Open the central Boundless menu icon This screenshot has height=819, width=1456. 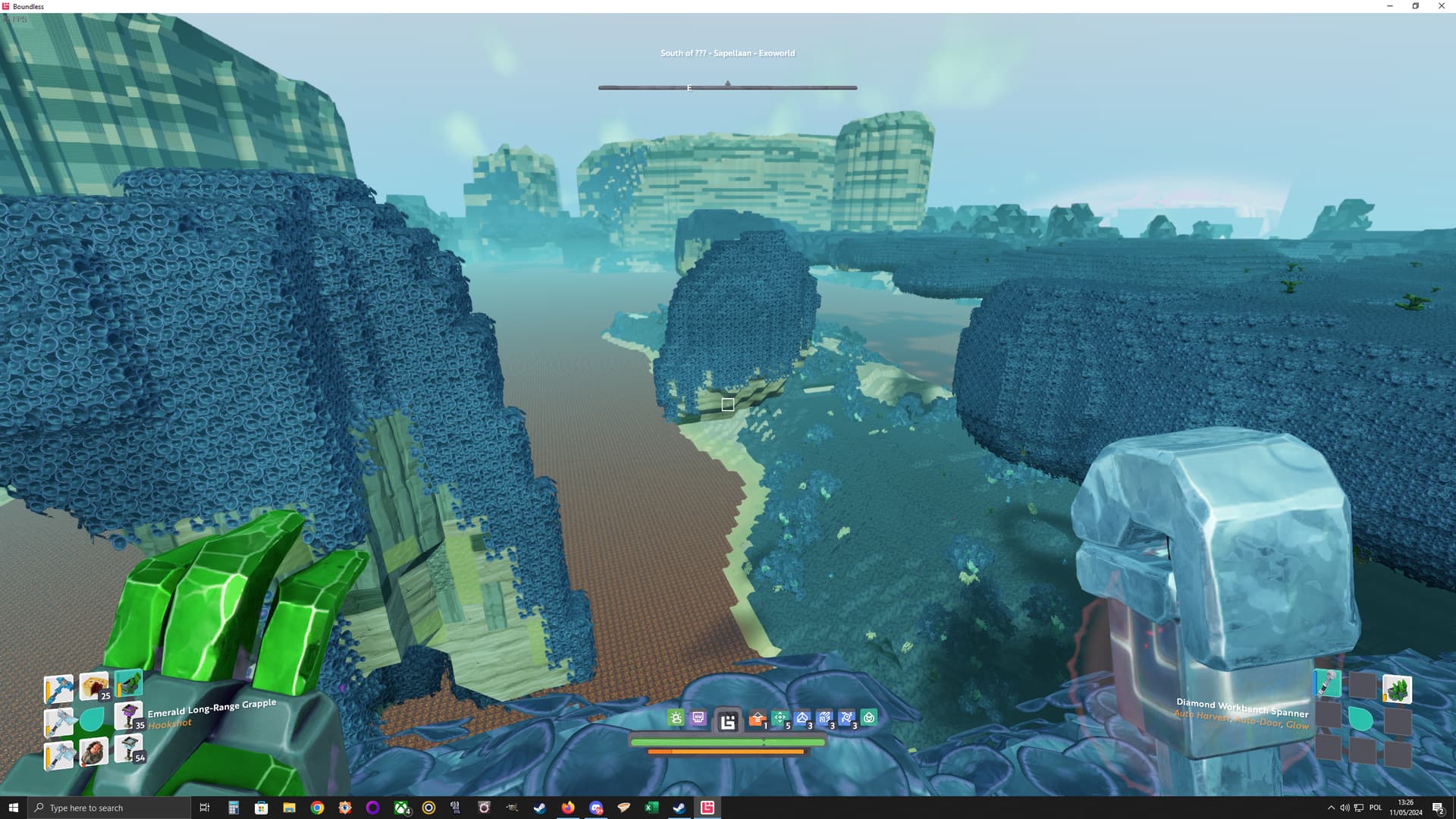728,721
